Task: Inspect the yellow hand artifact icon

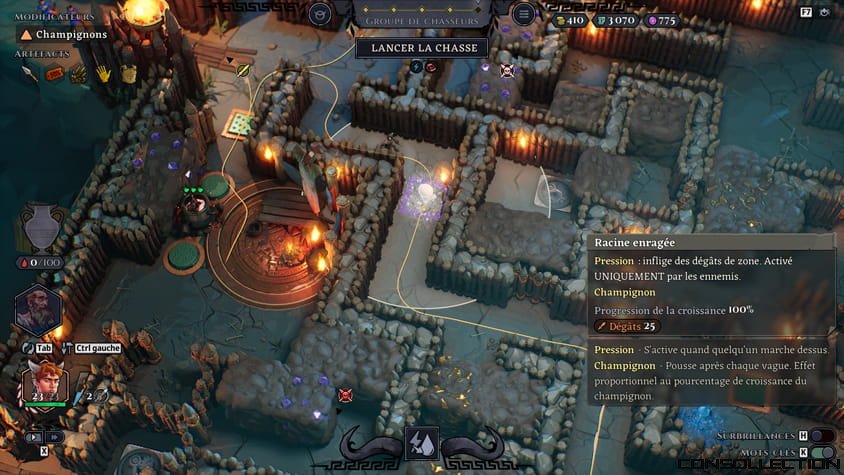Action: [103, 73]
